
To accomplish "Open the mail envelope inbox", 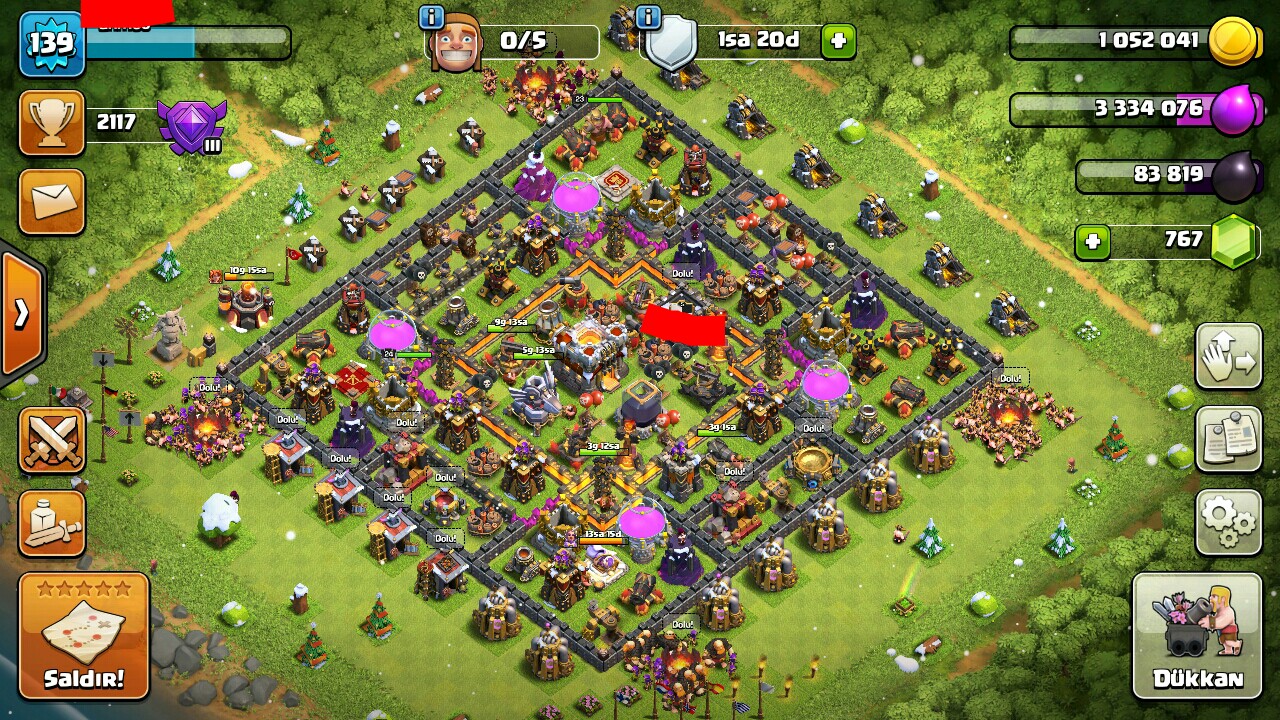I will (x=51, y=202).
